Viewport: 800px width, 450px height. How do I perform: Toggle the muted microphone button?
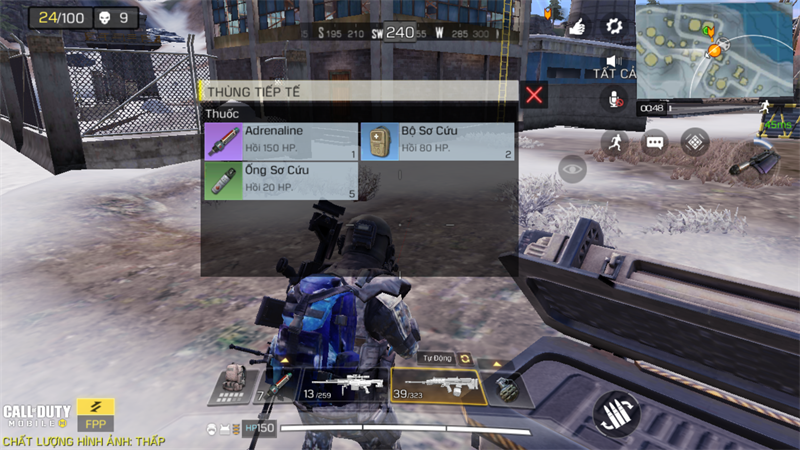(x=614, y=98)
